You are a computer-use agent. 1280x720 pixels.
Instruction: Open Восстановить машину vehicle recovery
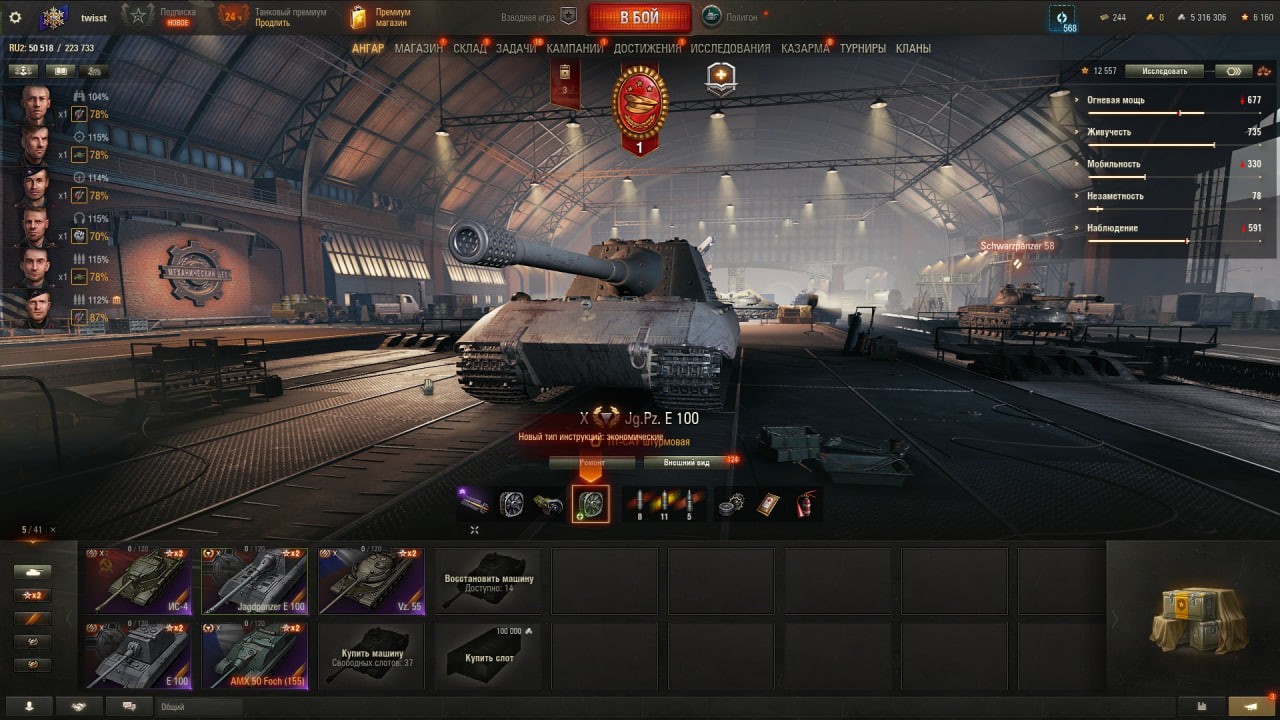(x=487, y=581)
